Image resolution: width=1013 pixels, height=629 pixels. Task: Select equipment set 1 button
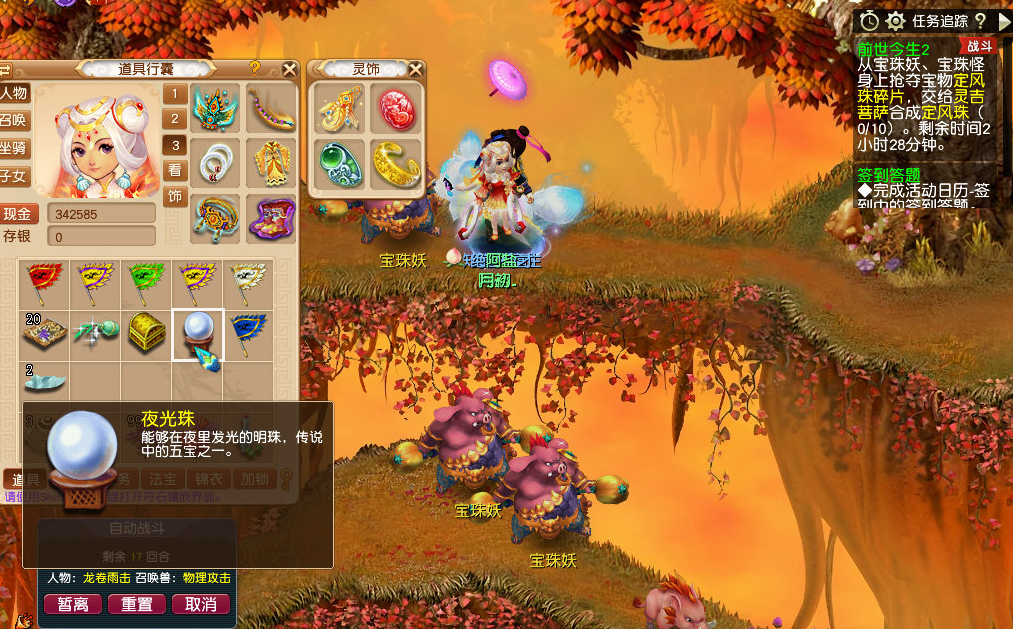(175, 94)
